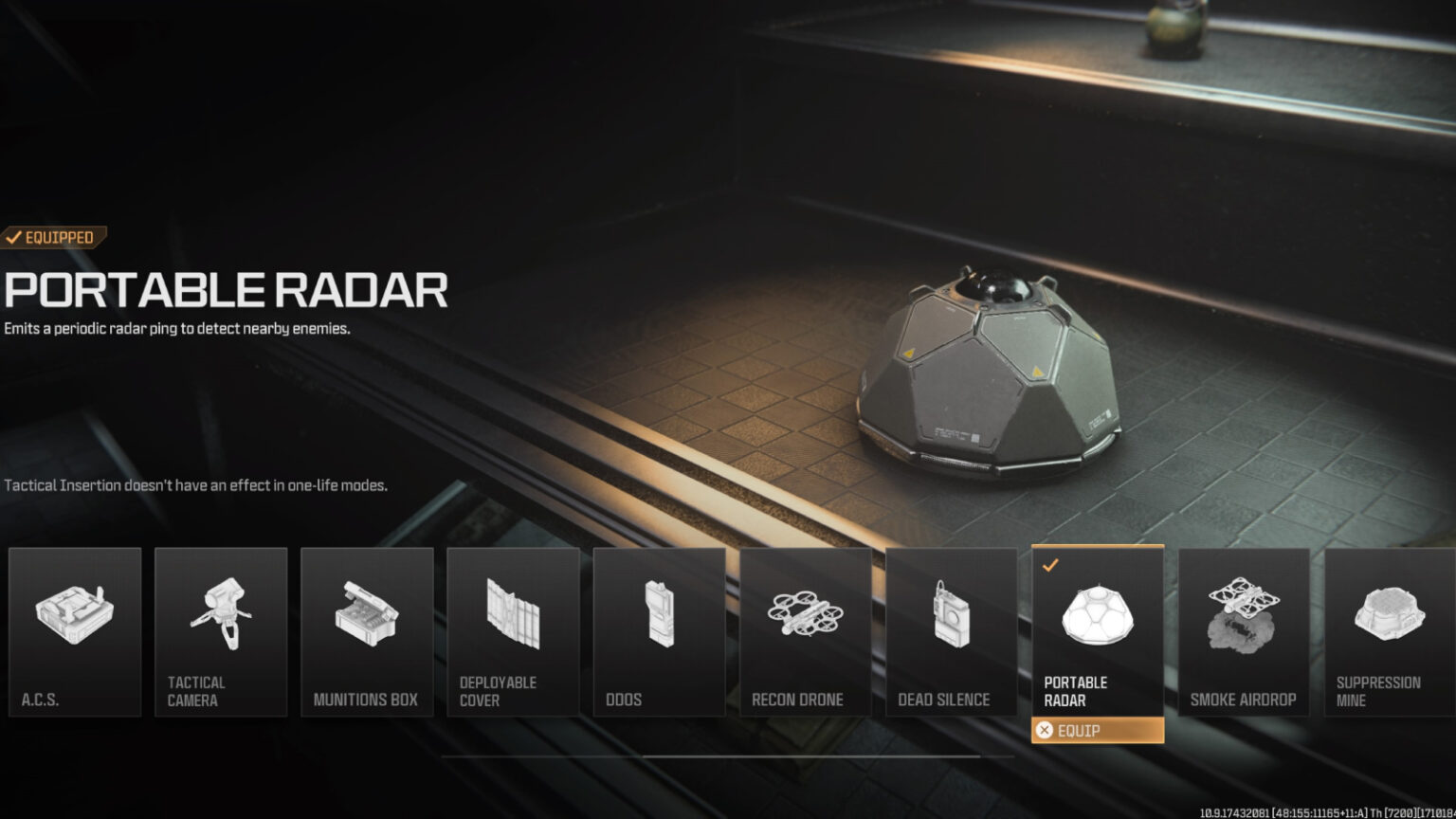Click the checkmark on Portable Radar tile
This screenshot has width=1456, height=819.
(x=1049, y=566)
